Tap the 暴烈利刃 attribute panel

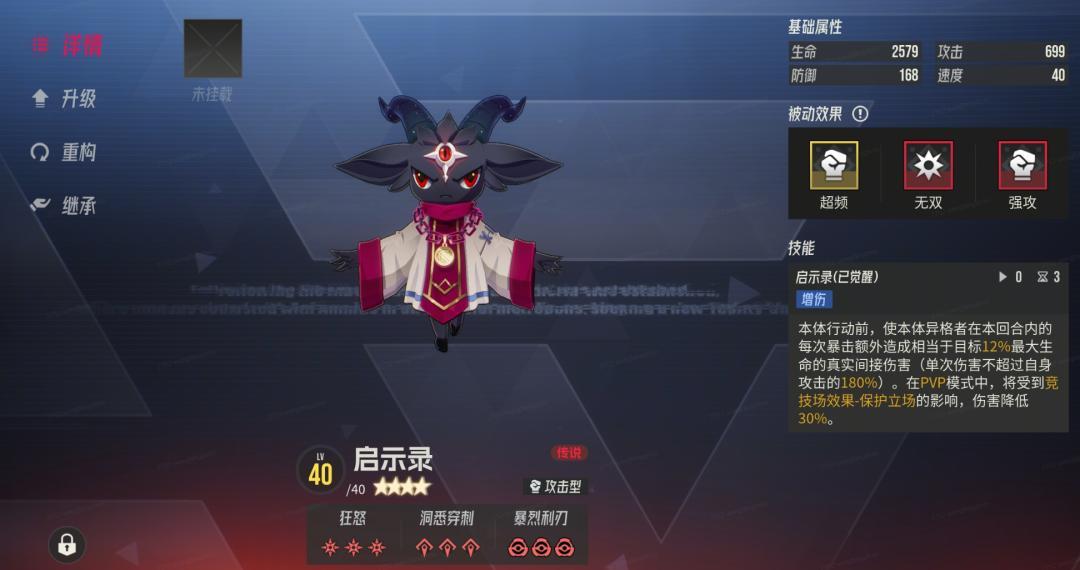click(543, 535)
